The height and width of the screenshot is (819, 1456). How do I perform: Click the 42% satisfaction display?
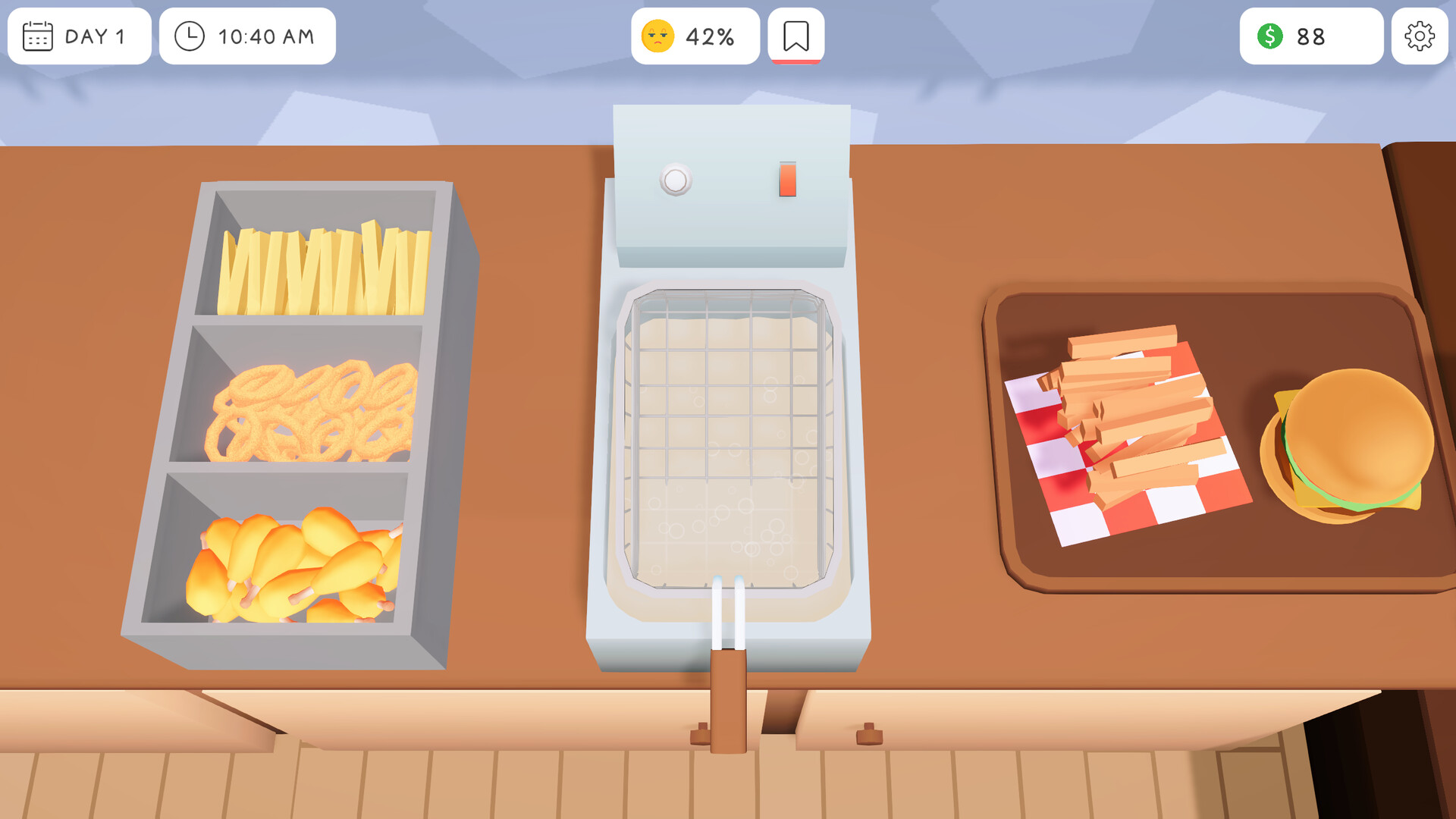(708, 35)
